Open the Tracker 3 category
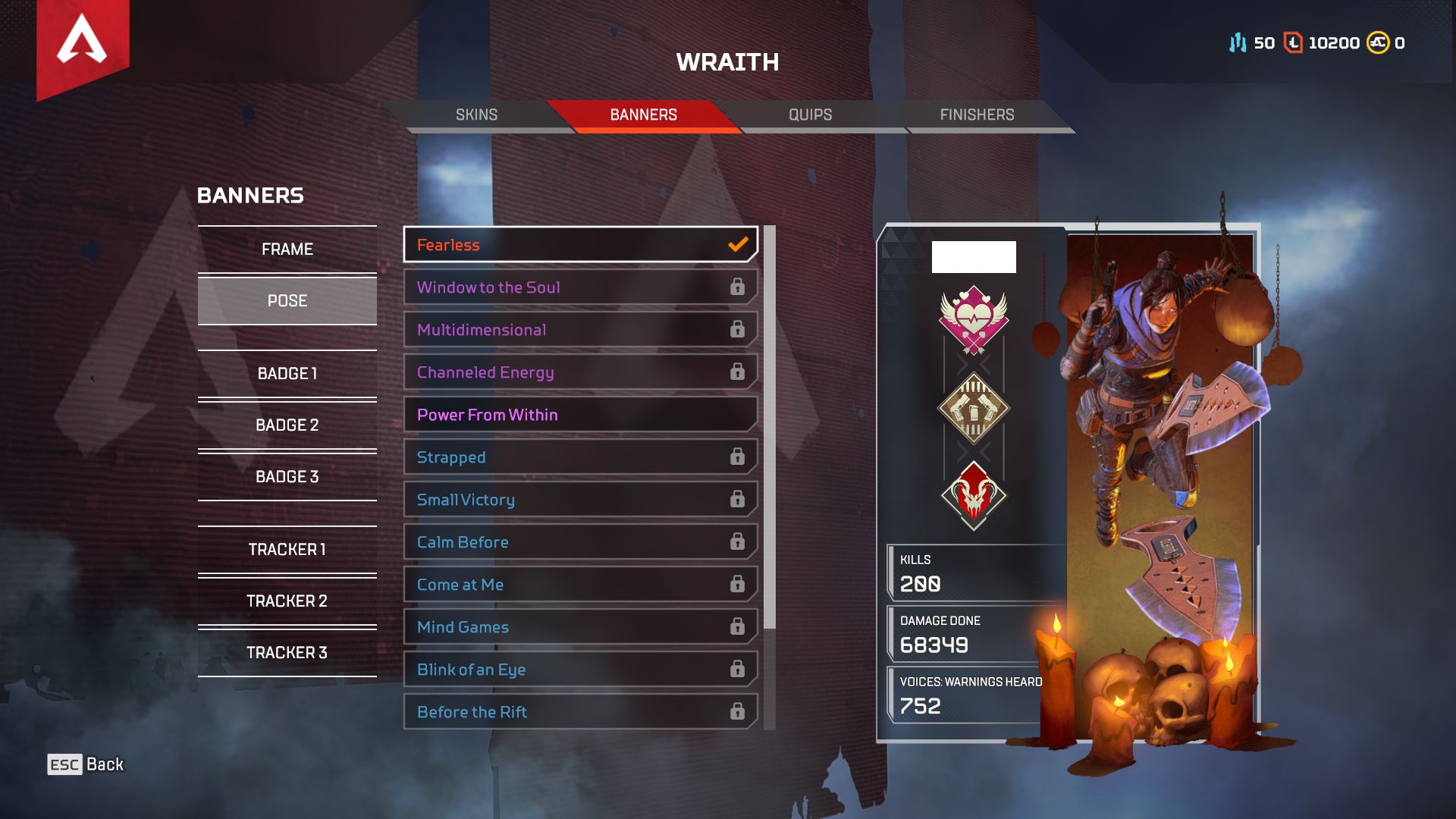 287,653
